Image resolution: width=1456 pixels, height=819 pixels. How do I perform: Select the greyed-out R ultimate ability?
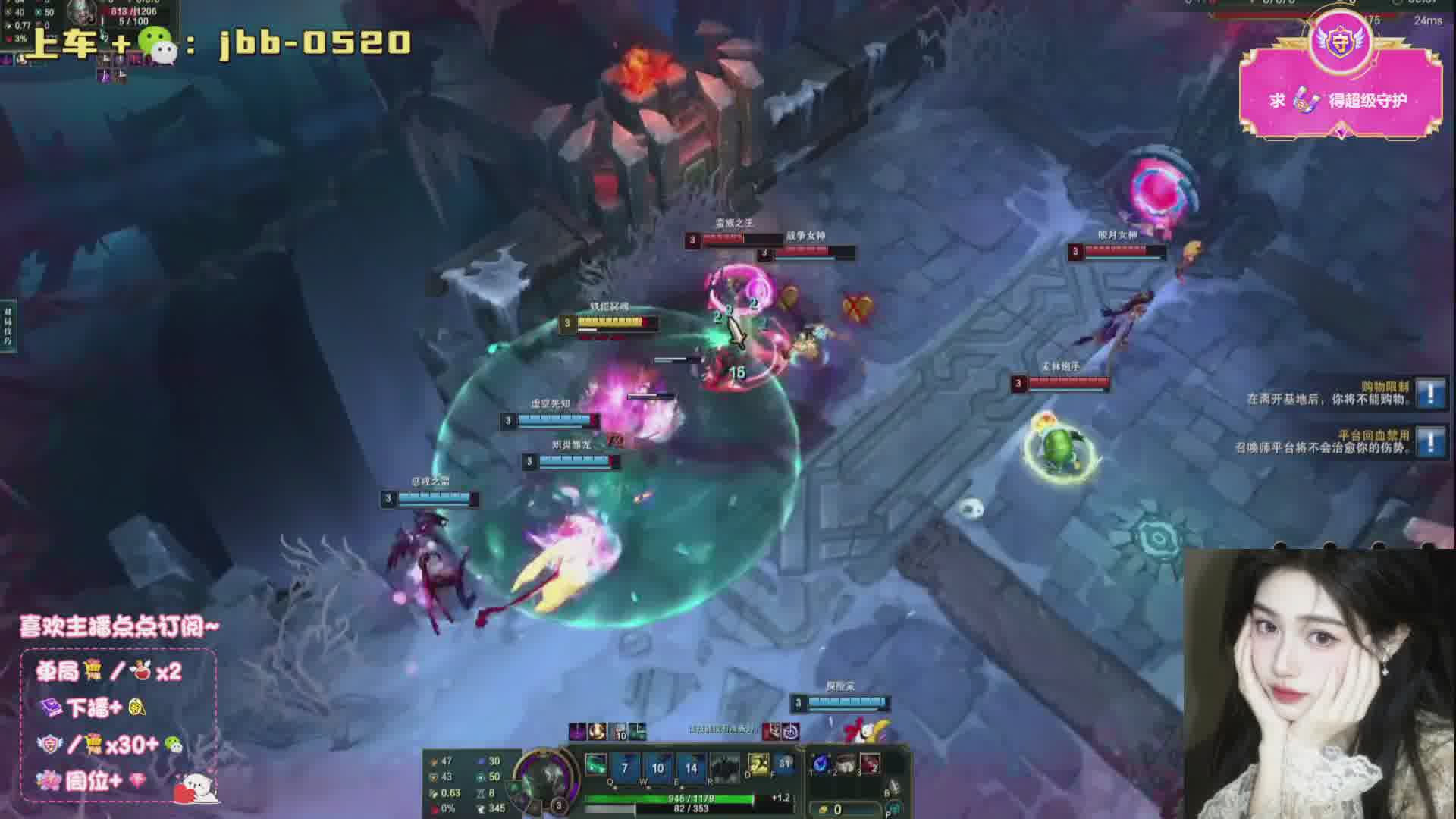tap(724, 767)
